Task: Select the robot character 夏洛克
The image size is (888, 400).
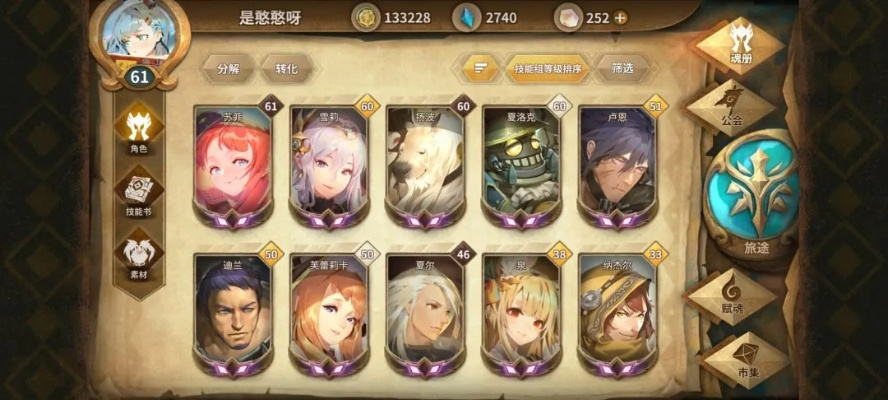Action: pyautogui.click(x=520, y=165)
